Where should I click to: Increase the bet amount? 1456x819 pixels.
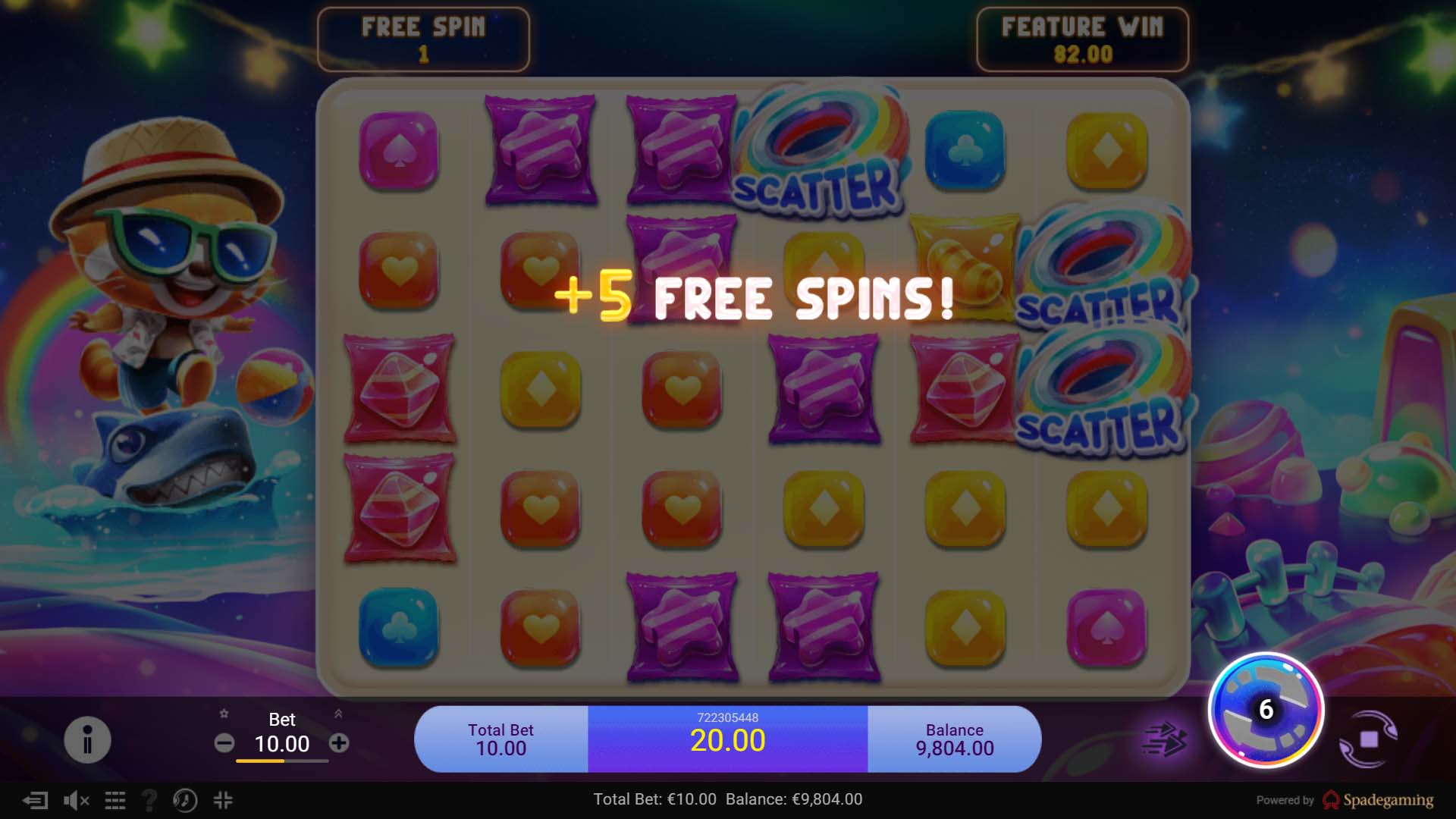(339, 743)
